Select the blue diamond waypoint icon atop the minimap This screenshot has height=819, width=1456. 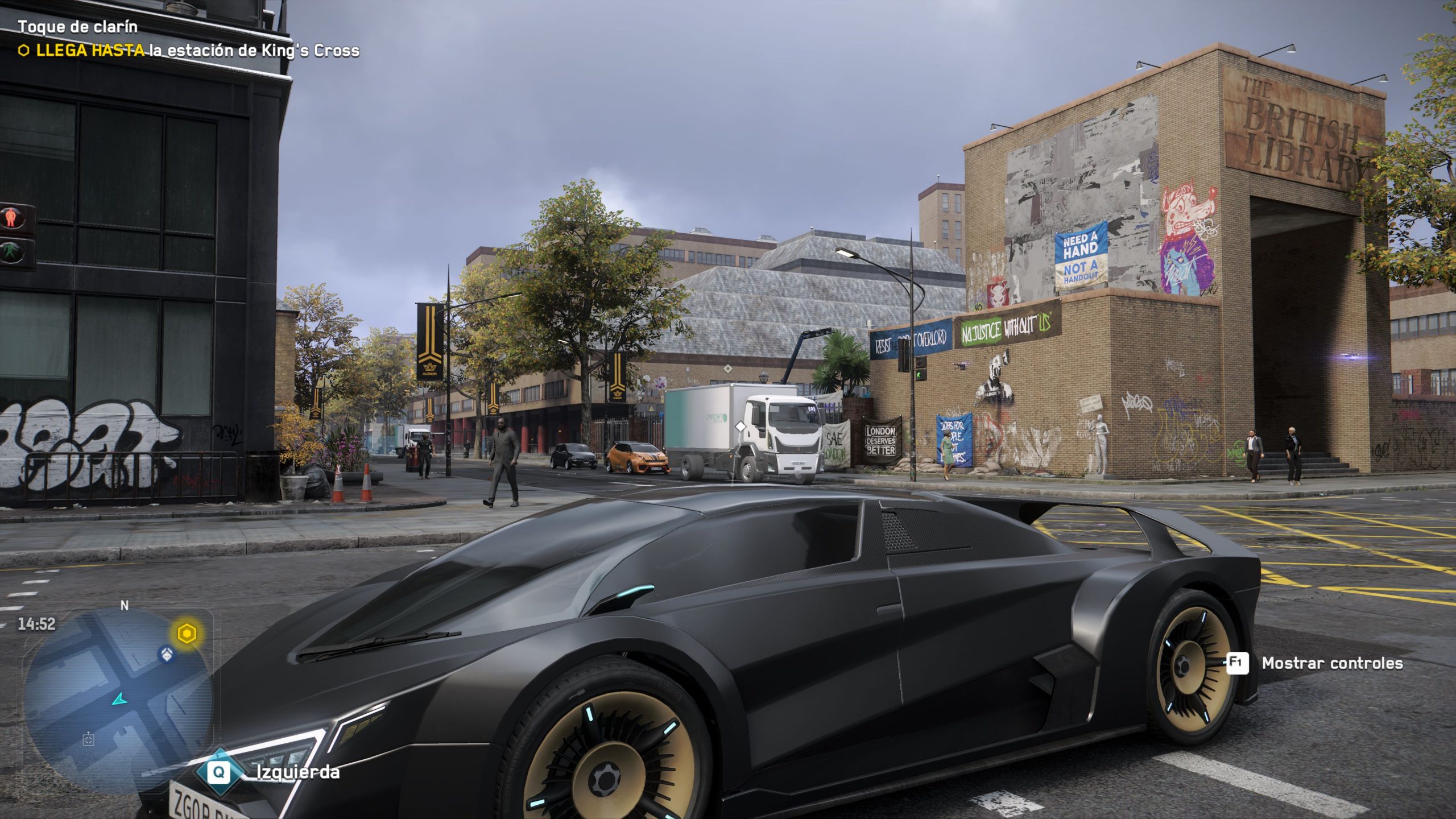tap(166, 655)
